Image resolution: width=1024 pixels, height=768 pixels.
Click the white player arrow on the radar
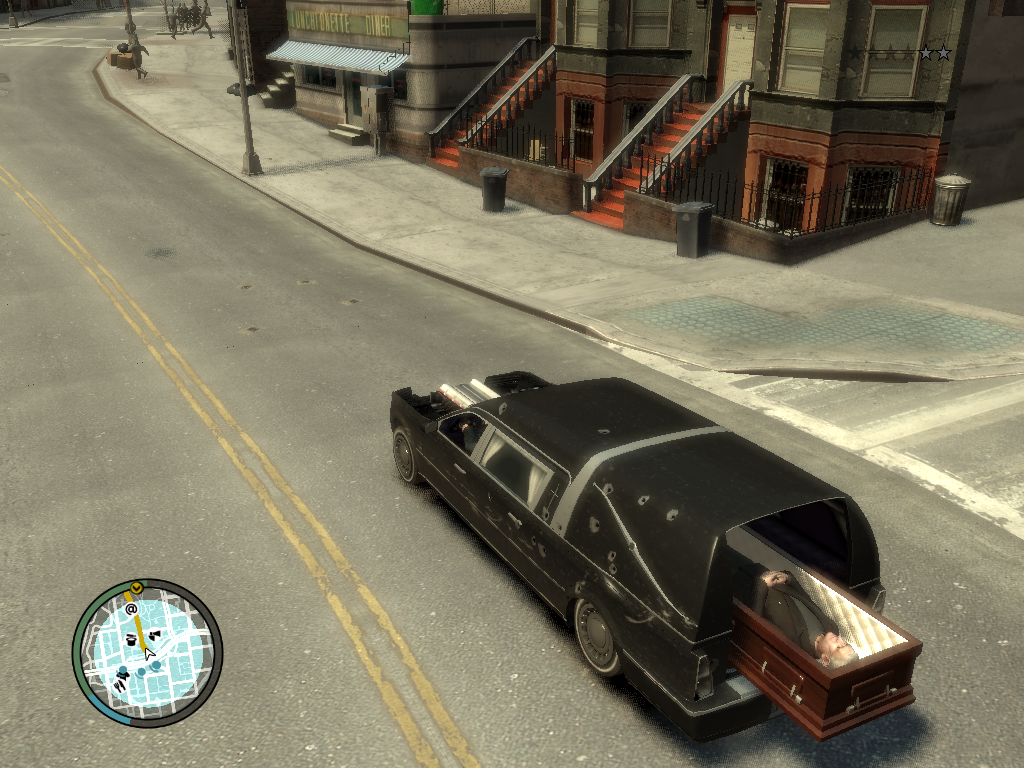pos(148,654)
